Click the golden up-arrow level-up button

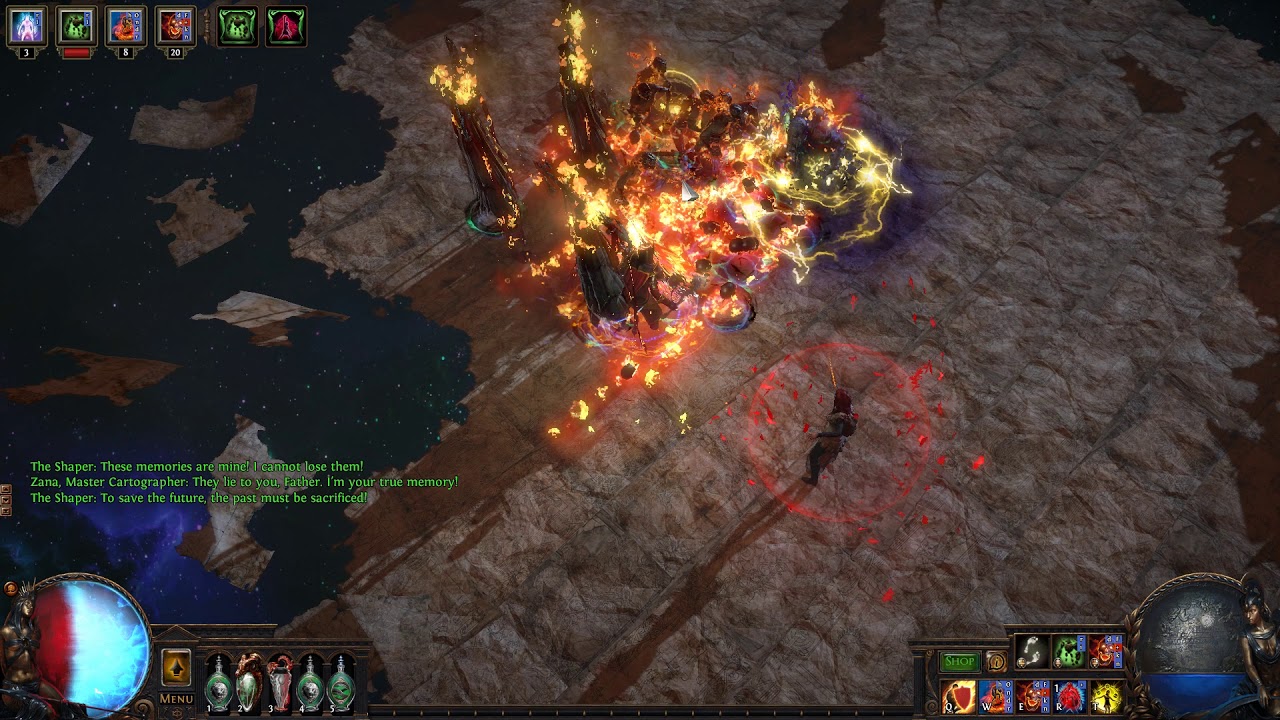pyautogui.click(x=176, y=667)
